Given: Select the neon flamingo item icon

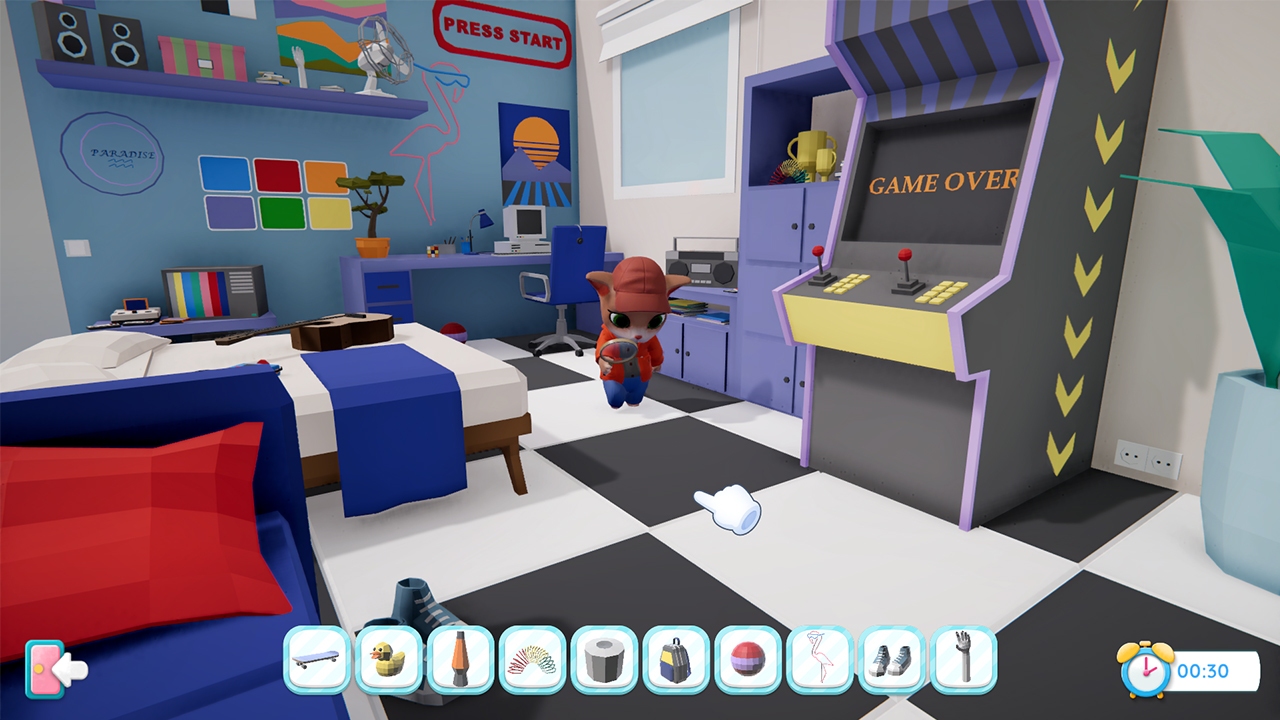Looking at the screenshot, I should [819, 662].
